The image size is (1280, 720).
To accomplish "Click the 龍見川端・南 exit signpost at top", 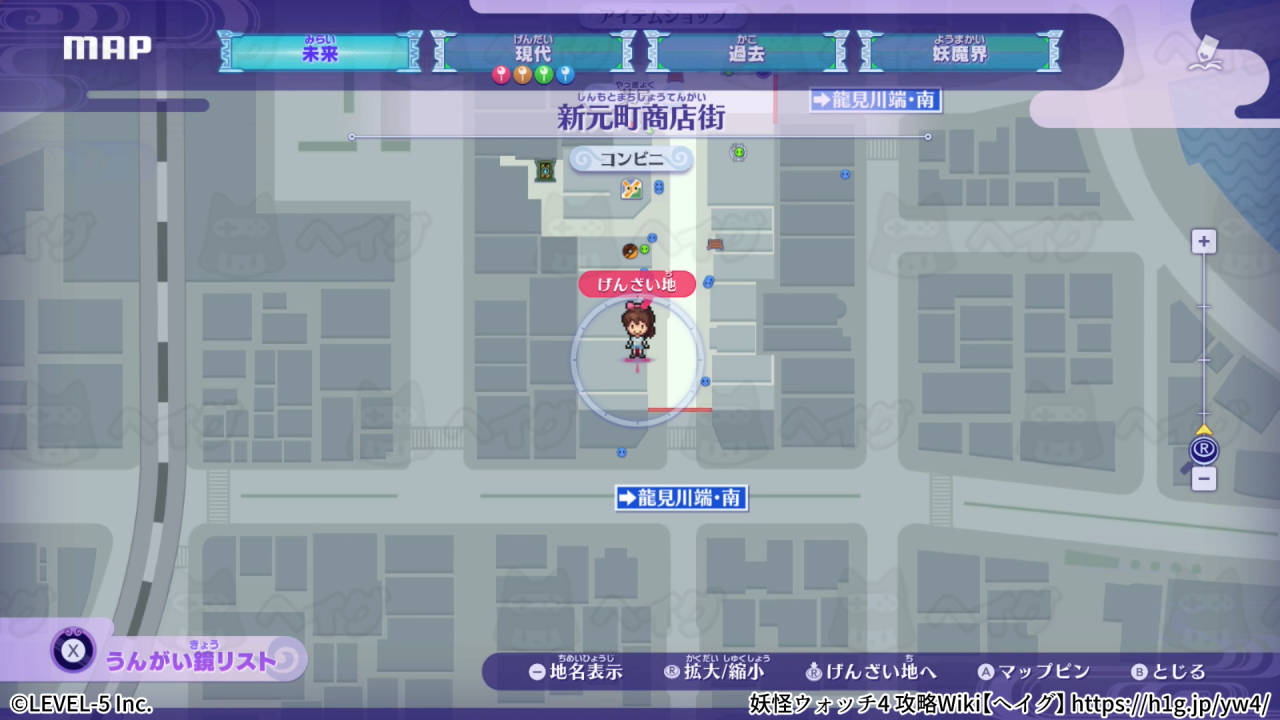I will tap(874, 101).
